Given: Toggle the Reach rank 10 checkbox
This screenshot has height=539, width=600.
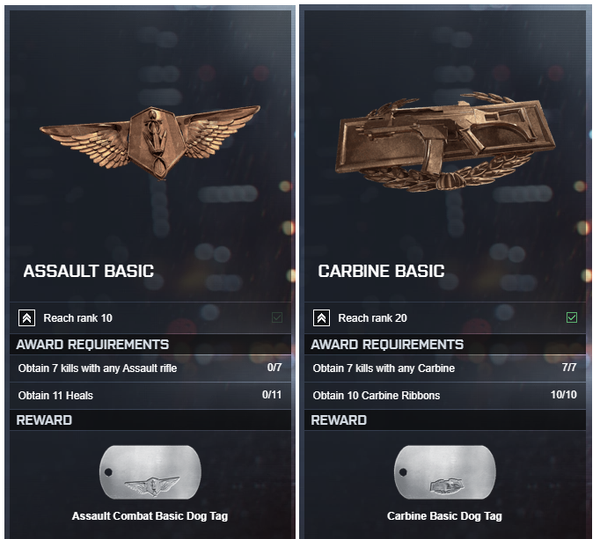Looking at the screenshot, I should [276, 318].
